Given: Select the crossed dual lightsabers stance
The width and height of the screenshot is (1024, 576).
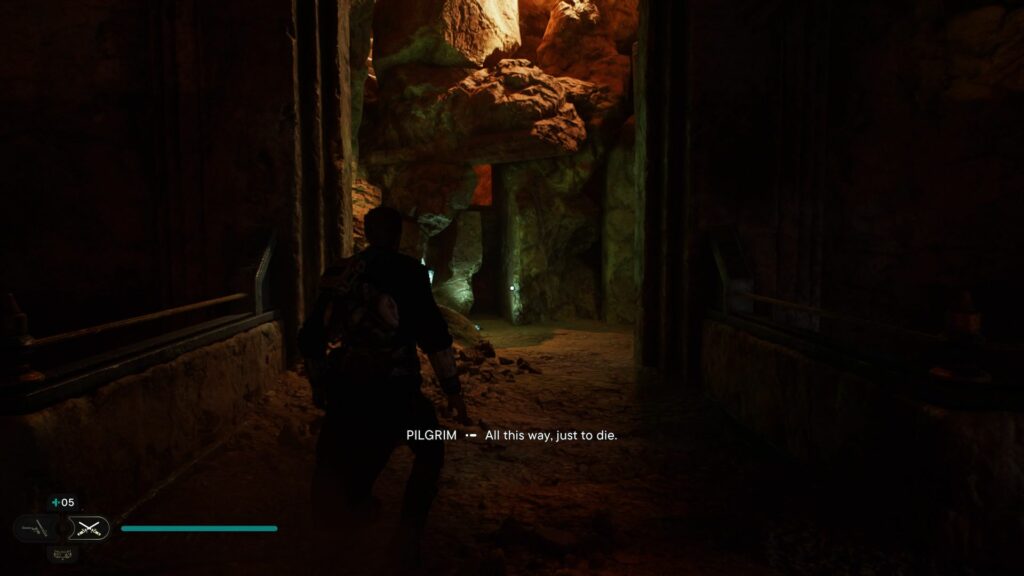Looking at the screenshot, I should click(x=90, y=528).
